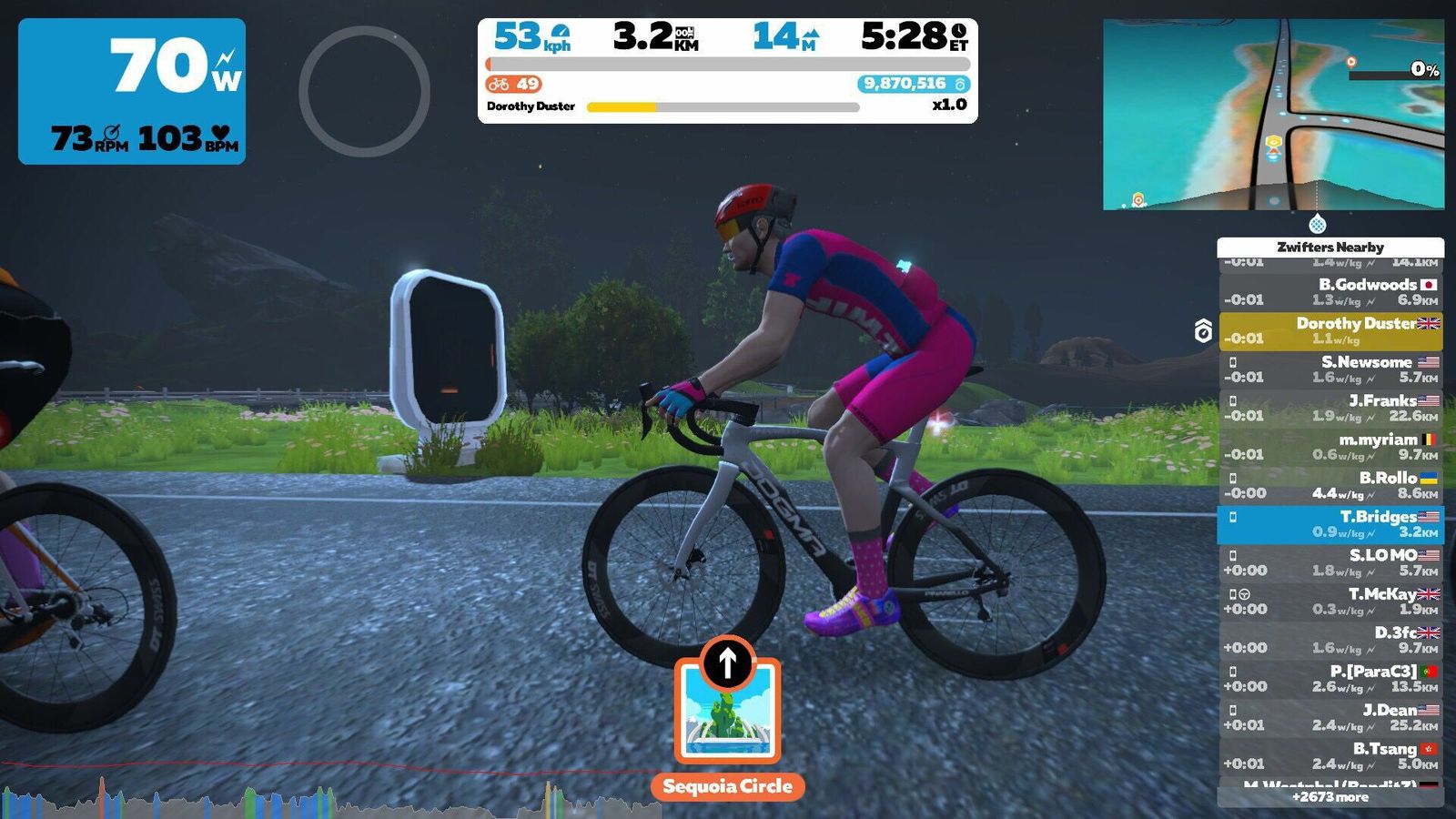Select T.McKay from the rider list
This screenshot has width=1456, height=819.
coord(1330,602)
